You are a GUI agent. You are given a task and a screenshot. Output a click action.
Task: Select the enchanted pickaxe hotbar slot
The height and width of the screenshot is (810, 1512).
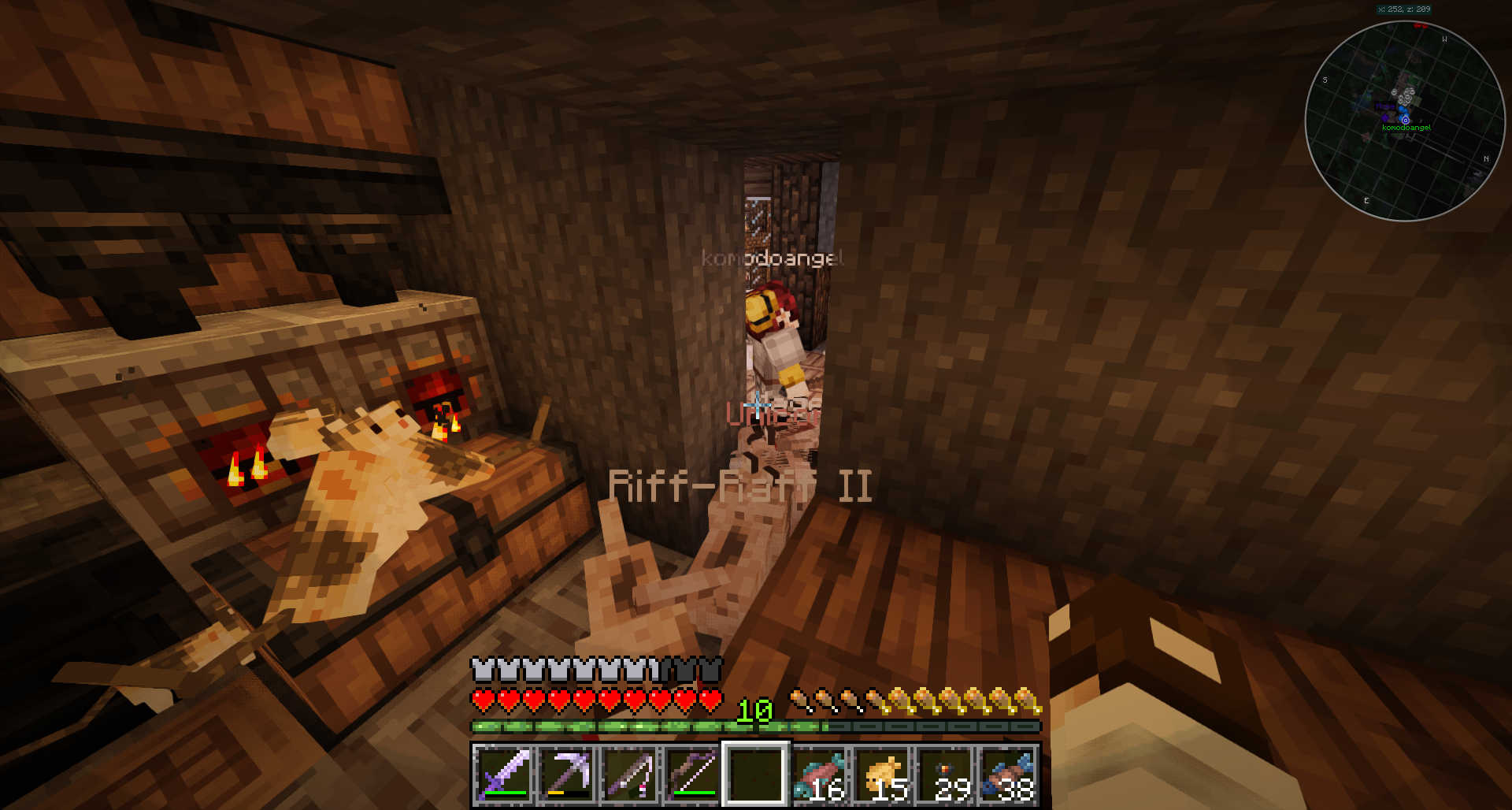(x=566, y=774)
